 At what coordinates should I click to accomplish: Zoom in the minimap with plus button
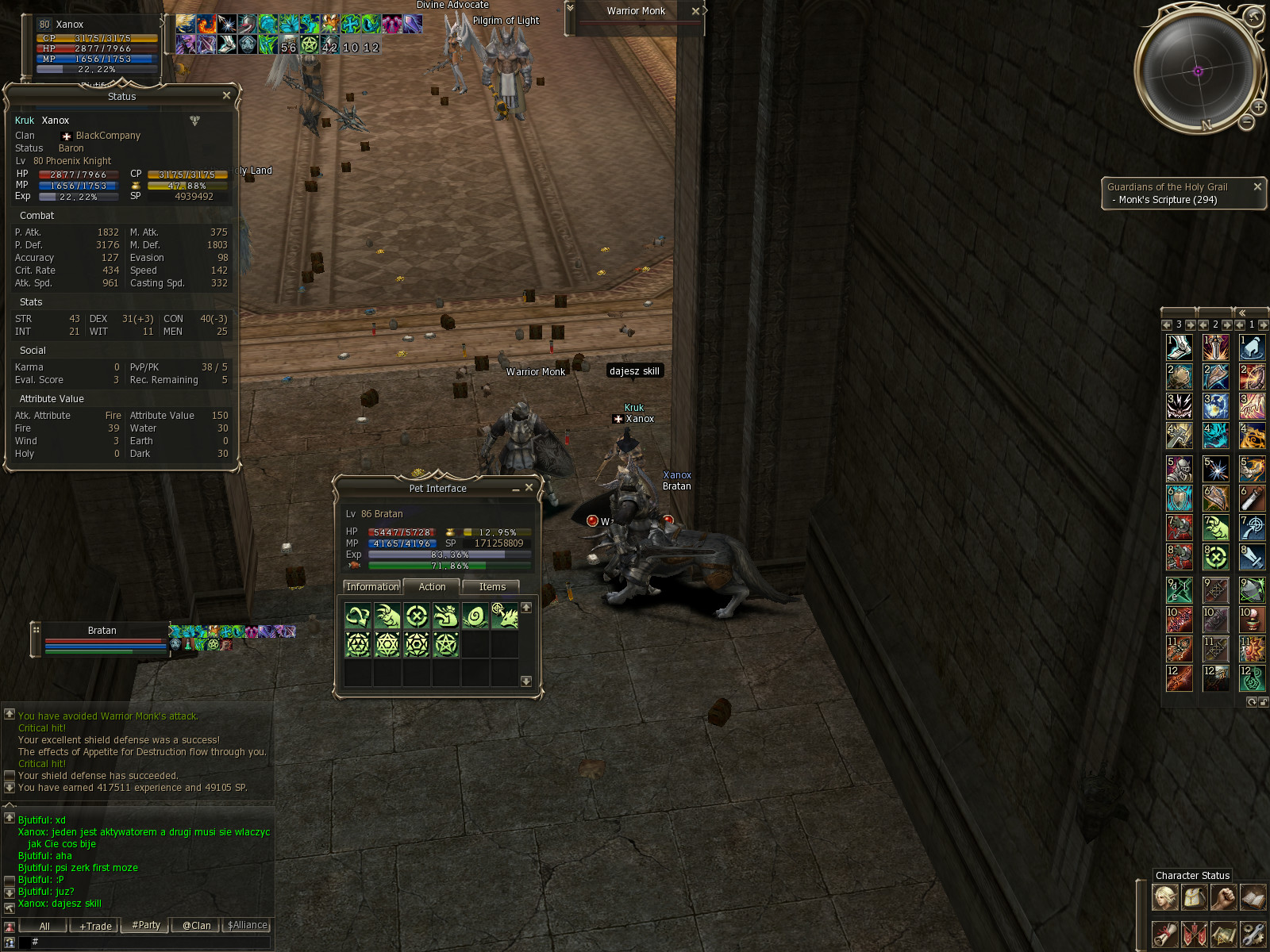[x=1259, y=107]
